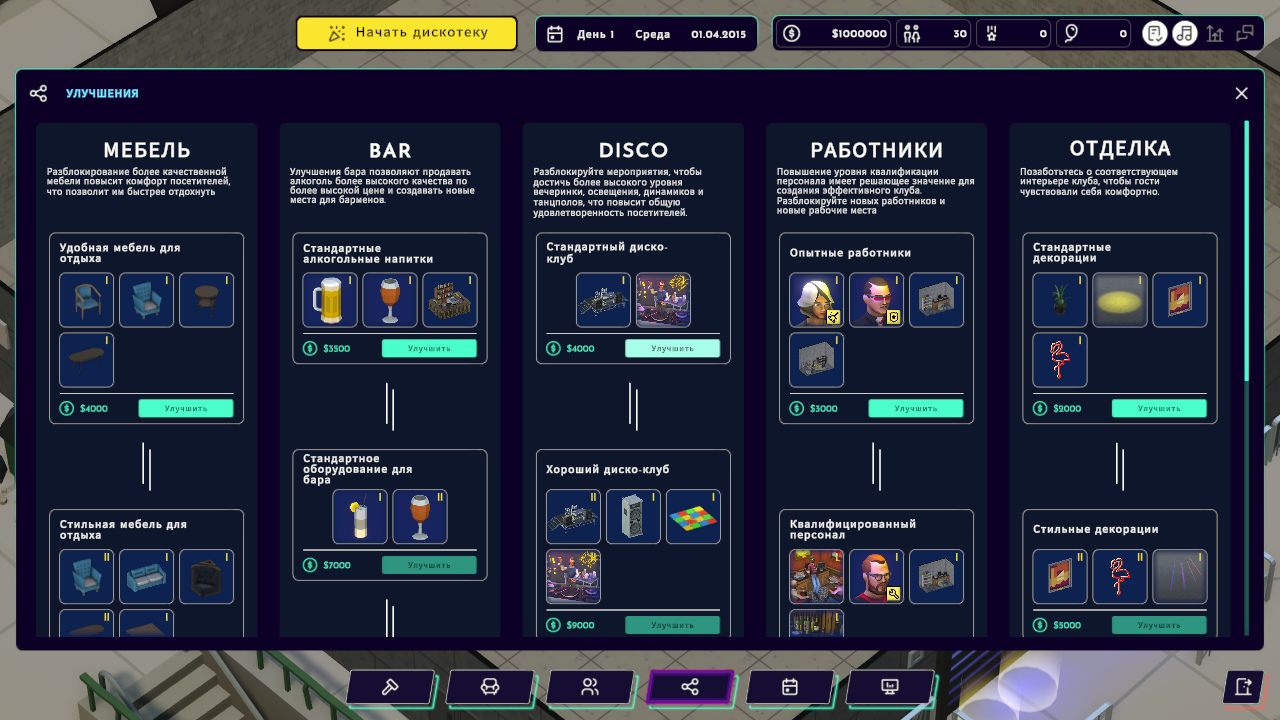Screen dimensions: 1280x720
Task: Open staff management with the people icon
Action: coord(590,687)
